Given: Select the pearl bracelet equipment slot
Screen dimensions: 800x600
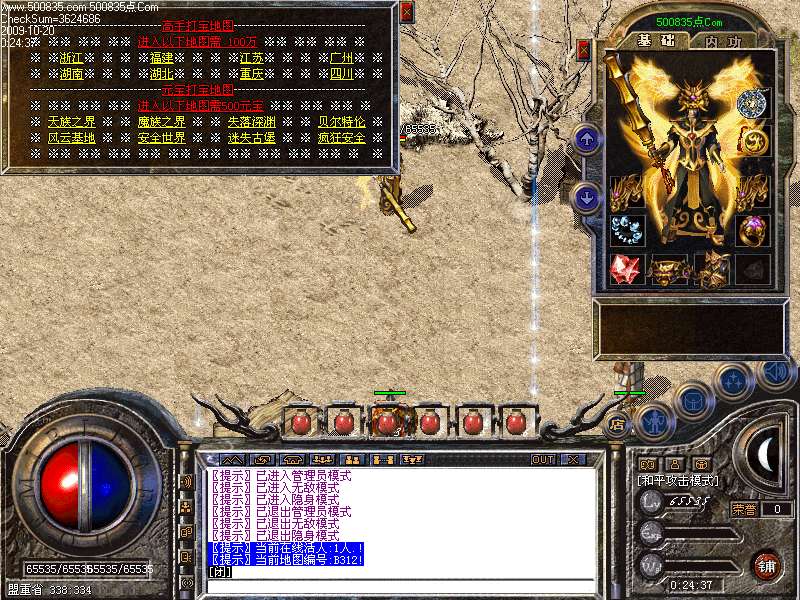Looking at the screenshot, I should click(627, 229).
